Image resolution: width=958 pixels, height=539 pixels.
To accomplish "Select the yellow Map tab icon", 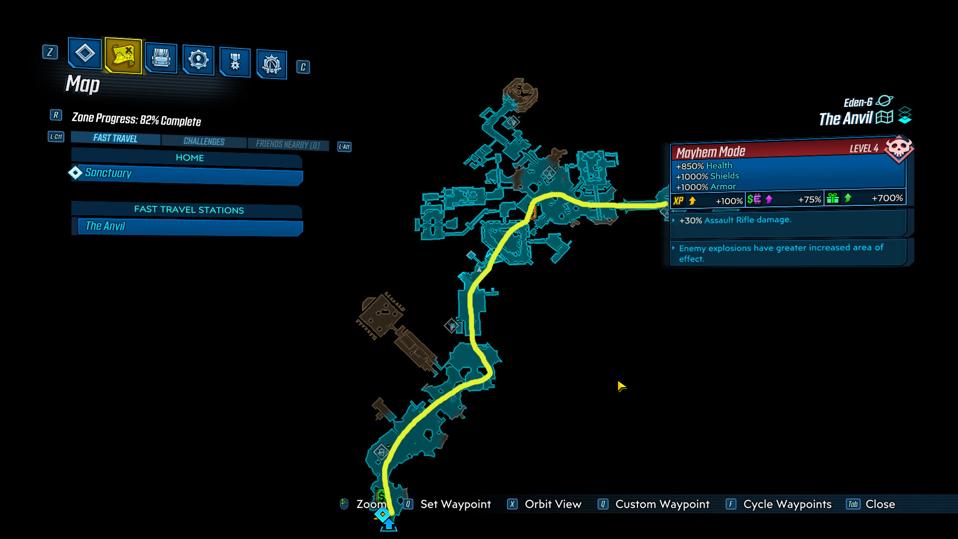I will point(123,55).
